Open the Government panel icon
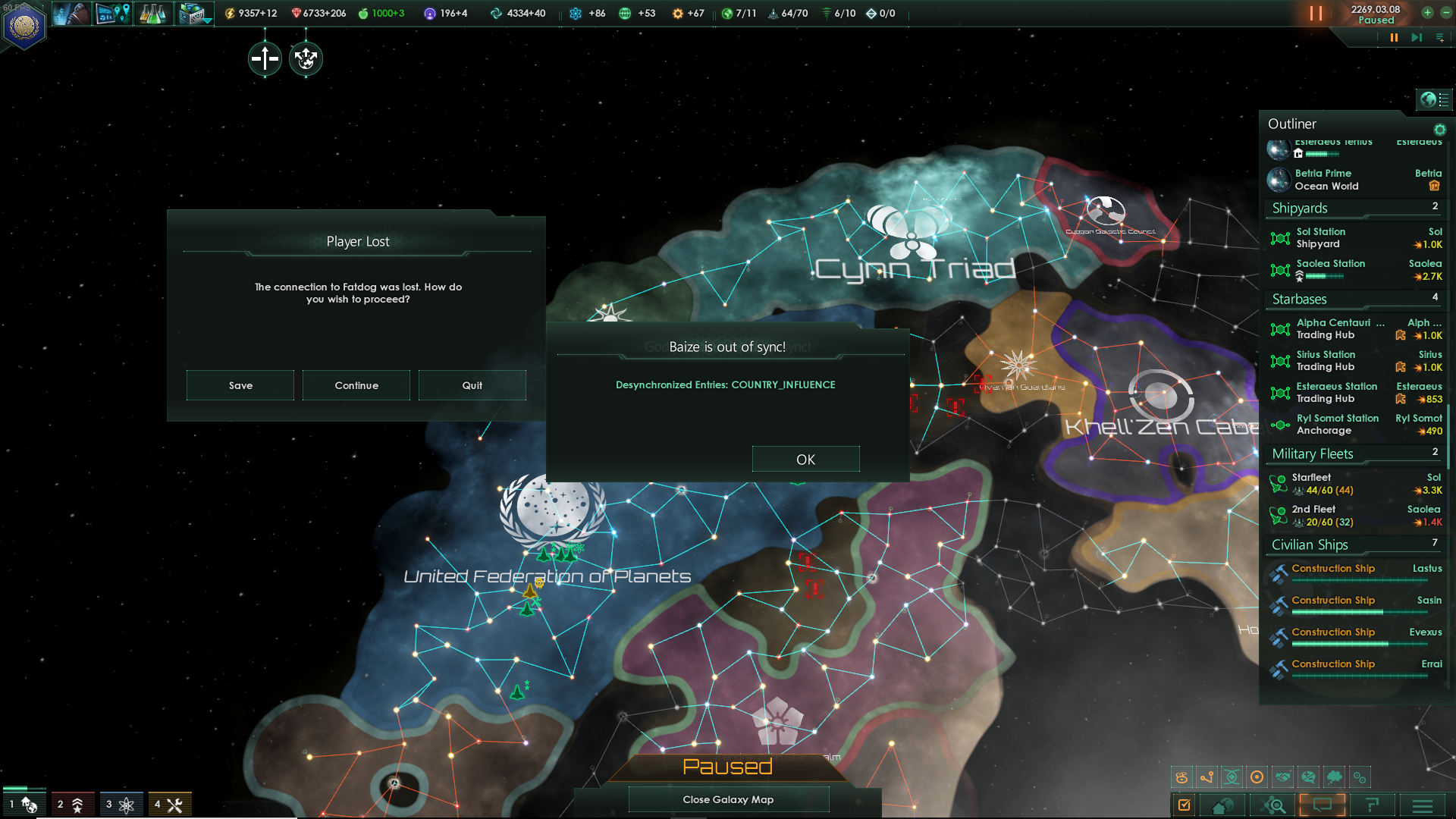 (x=72, y=13)
